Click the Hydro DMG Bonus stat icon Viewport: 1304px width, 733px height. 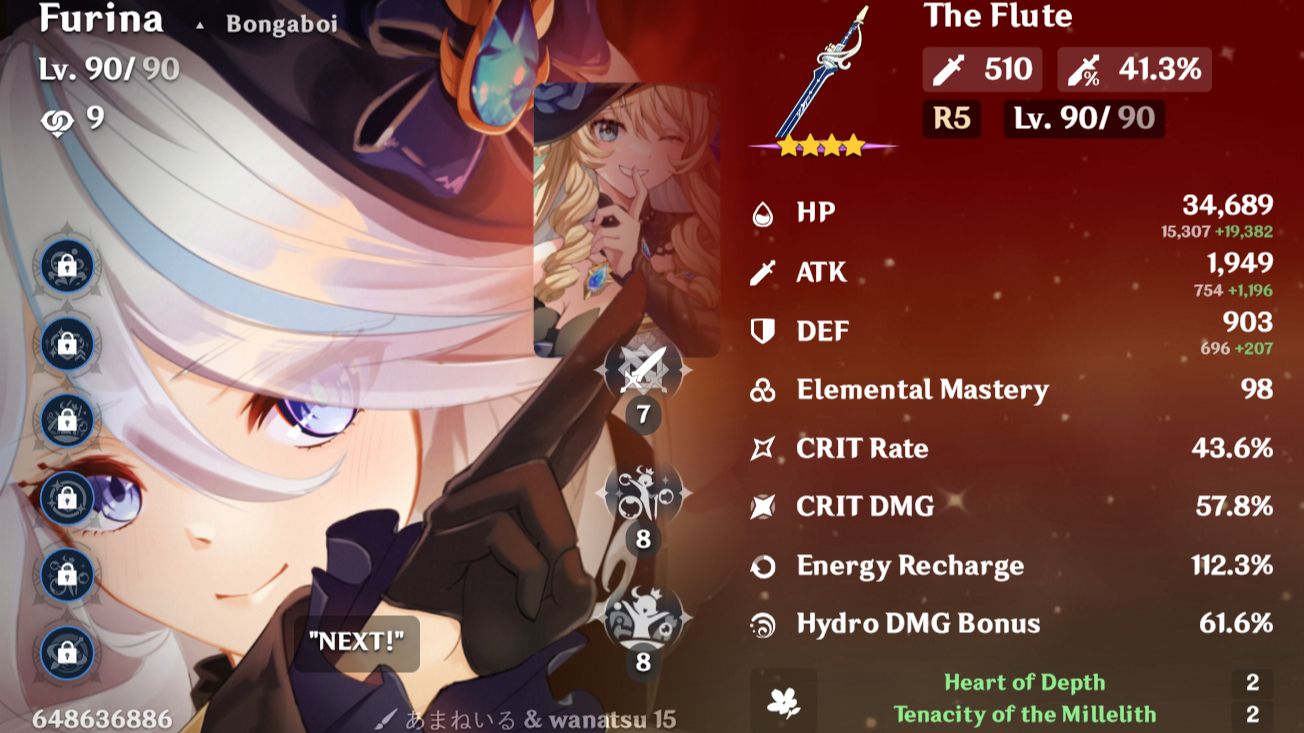763,624
